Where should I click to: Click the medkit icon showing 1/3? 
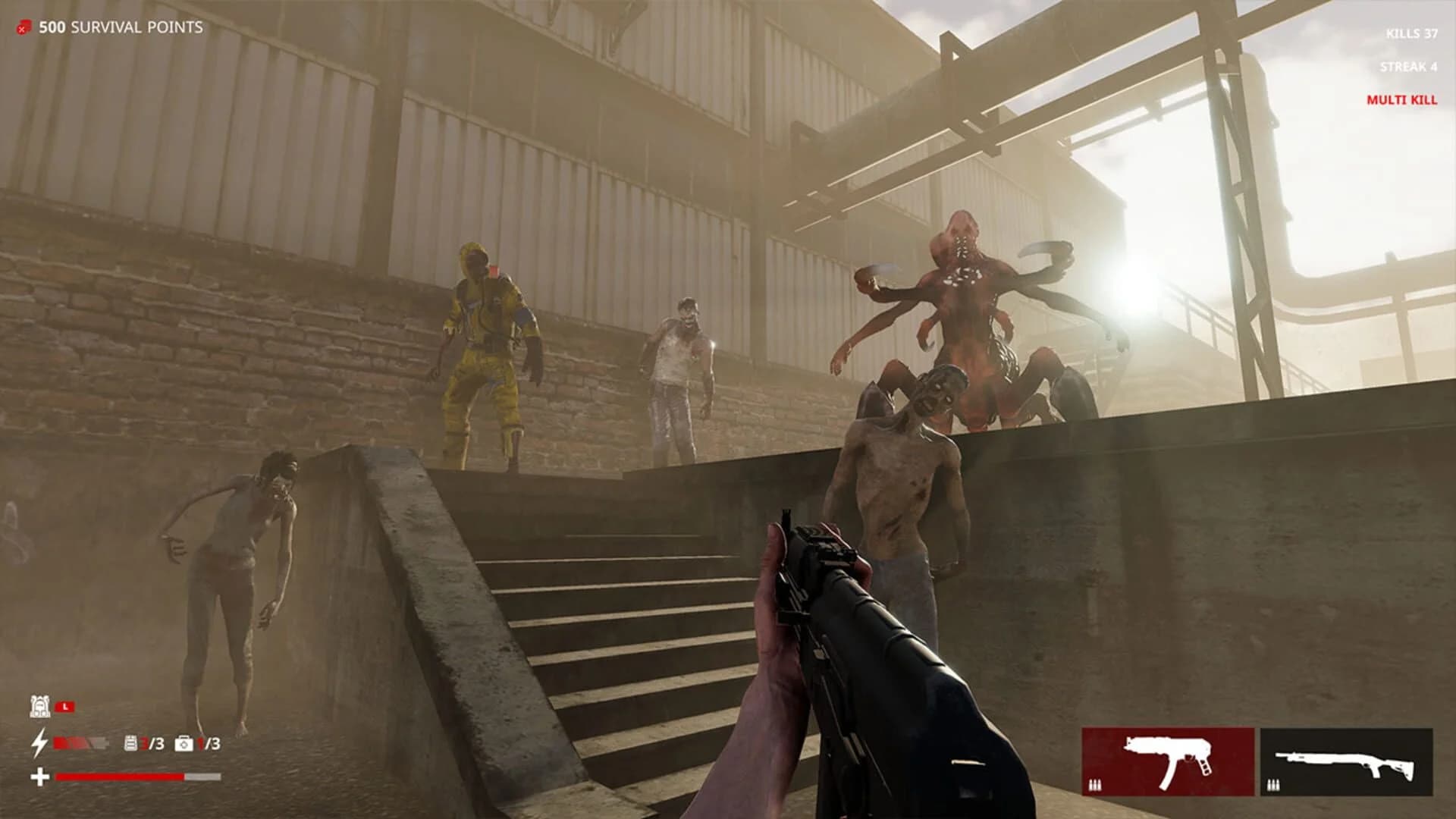184,745
